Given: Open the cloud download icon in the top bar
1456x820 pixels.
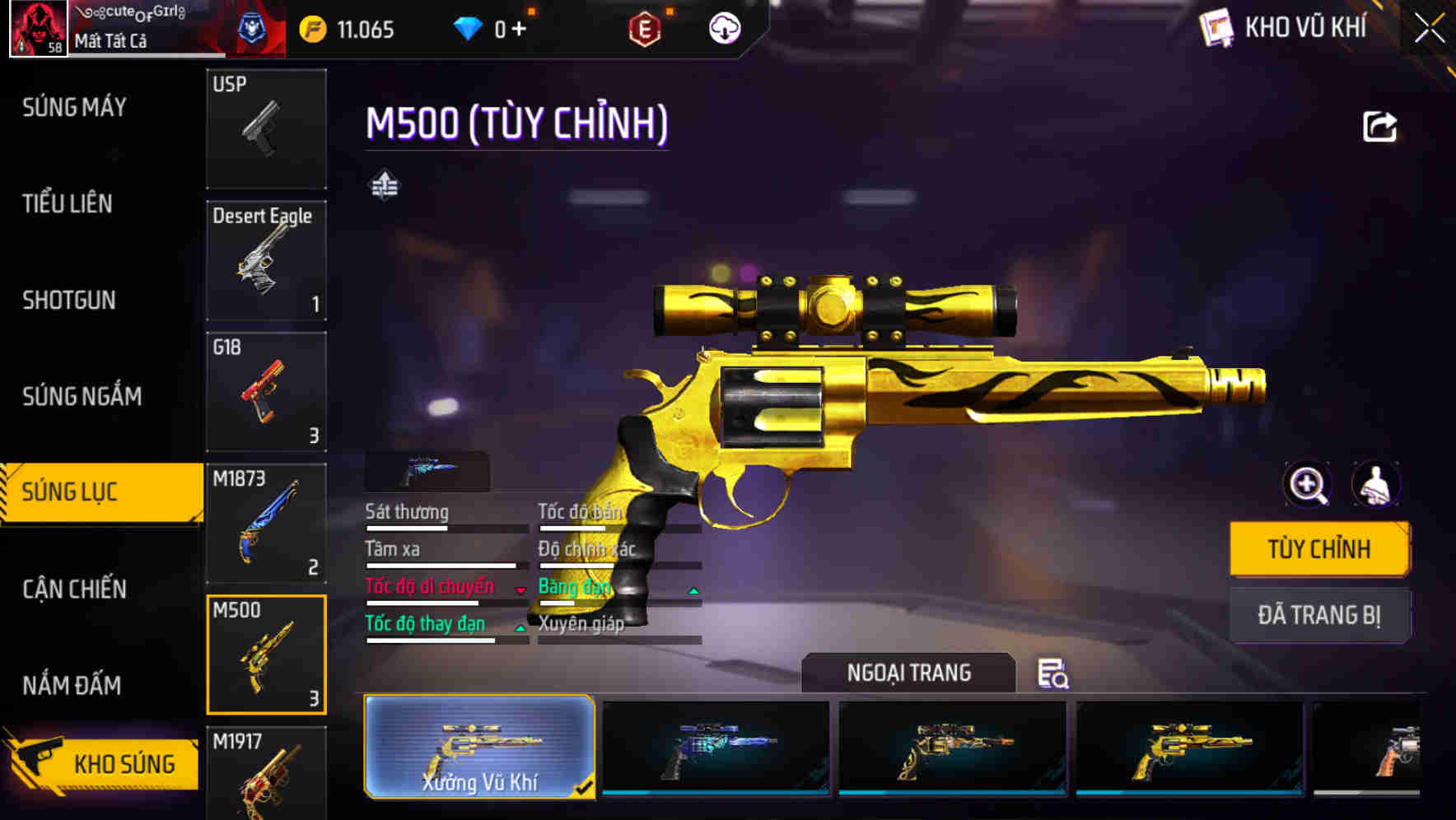Looking at the screenshot, I should tap(723, 27).
